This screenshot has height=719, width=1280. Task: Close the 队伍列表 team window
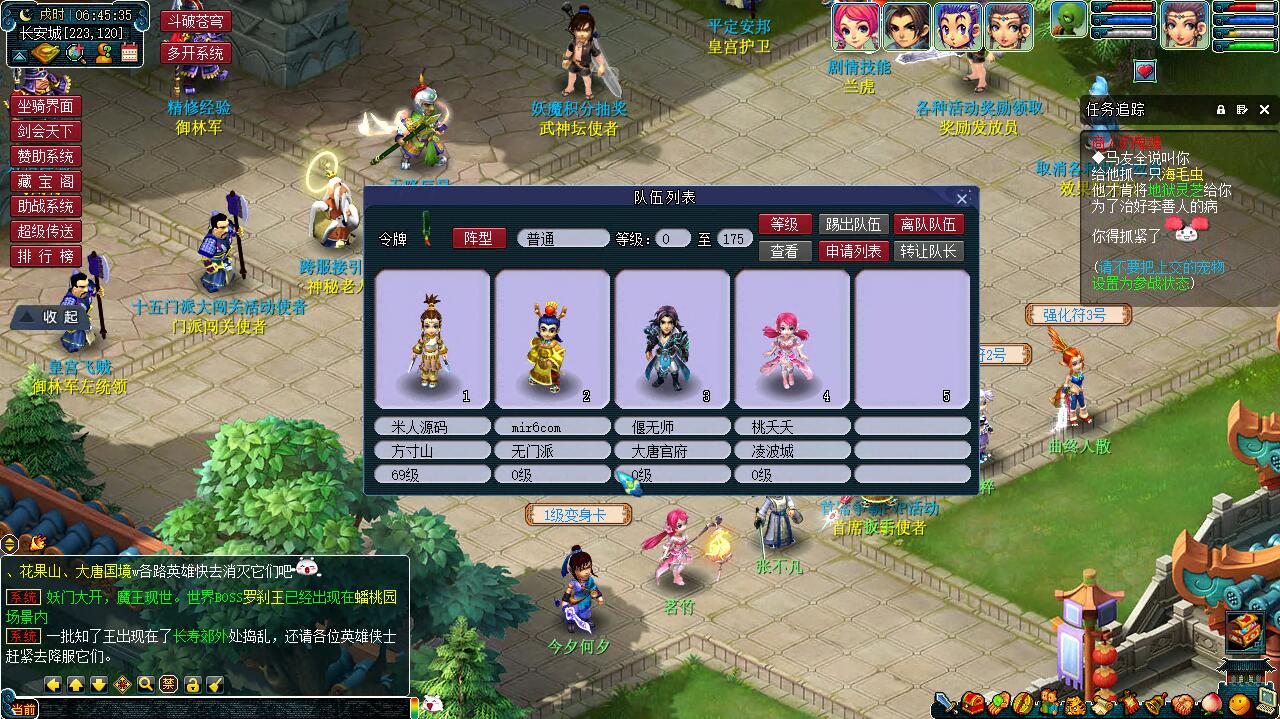coord(962,199)
